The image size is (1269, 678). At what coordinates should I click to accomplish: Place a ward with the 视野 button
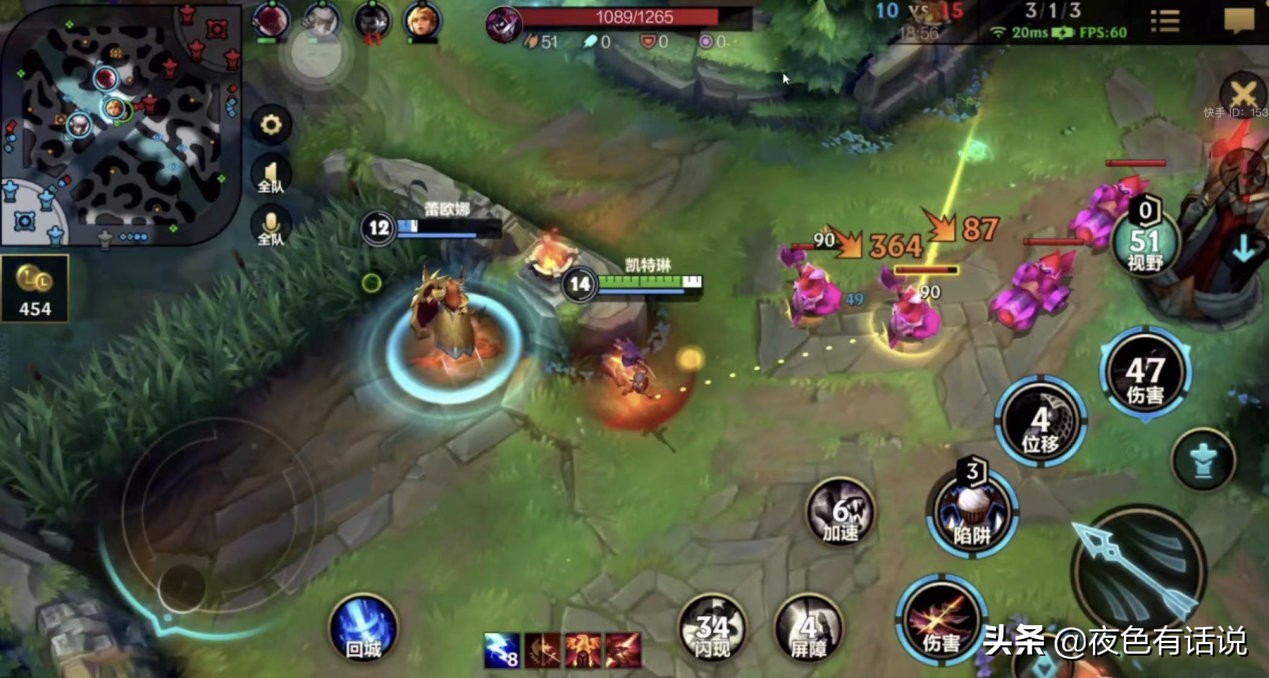[x=1145, y=243]
